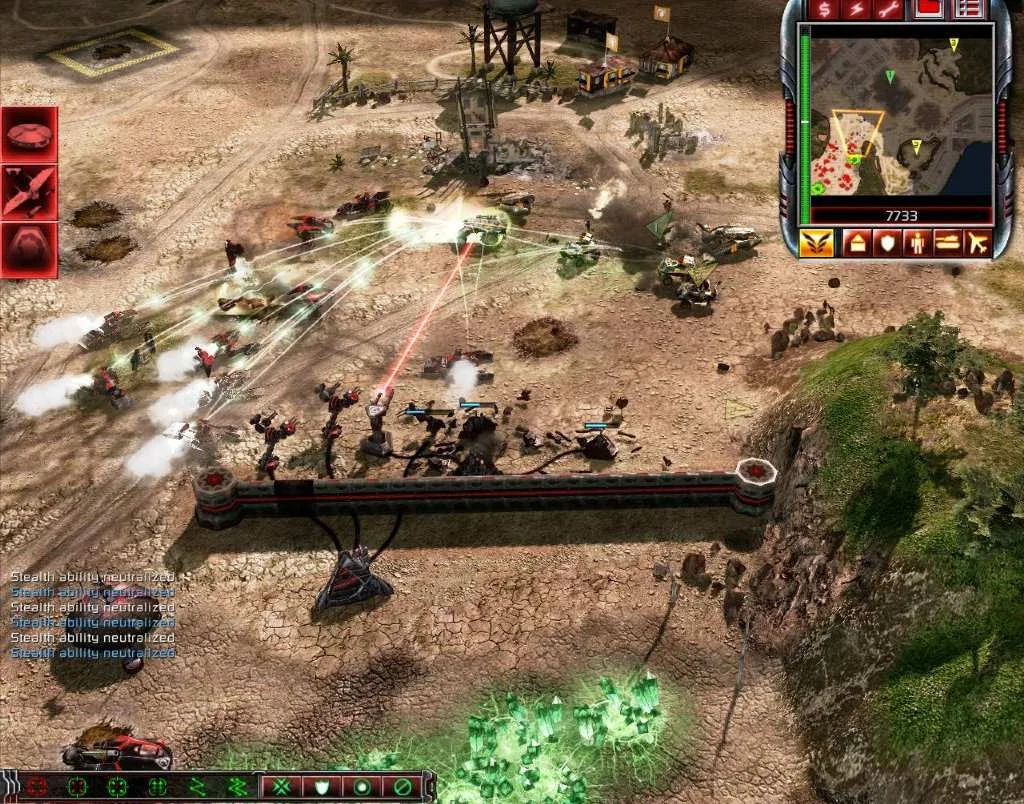Screen dimensions: 1024x804
Task: Activate the wrench repair button
Action: tap(889, 9)
